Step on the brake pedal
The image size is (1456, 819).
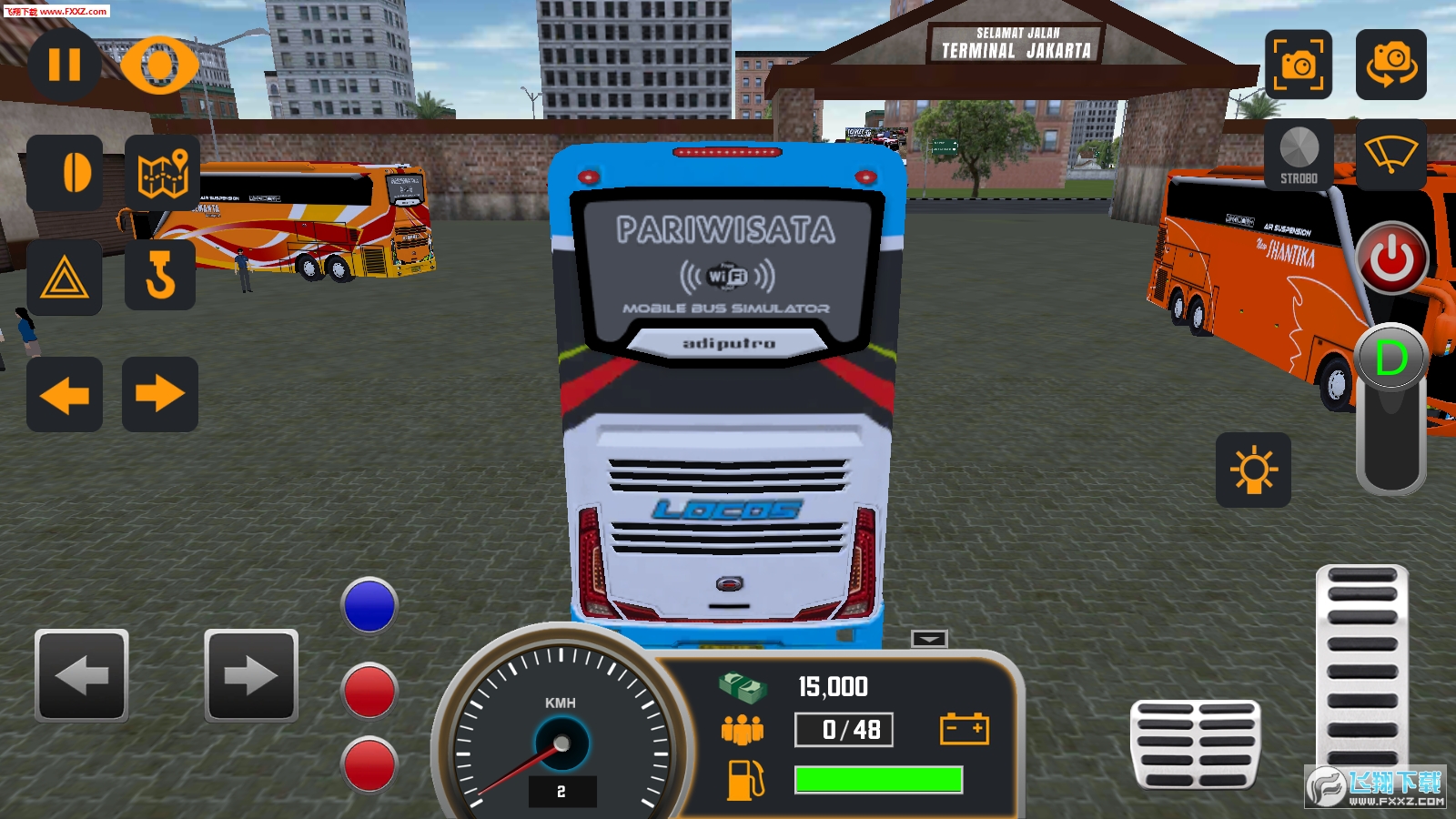1195,743
